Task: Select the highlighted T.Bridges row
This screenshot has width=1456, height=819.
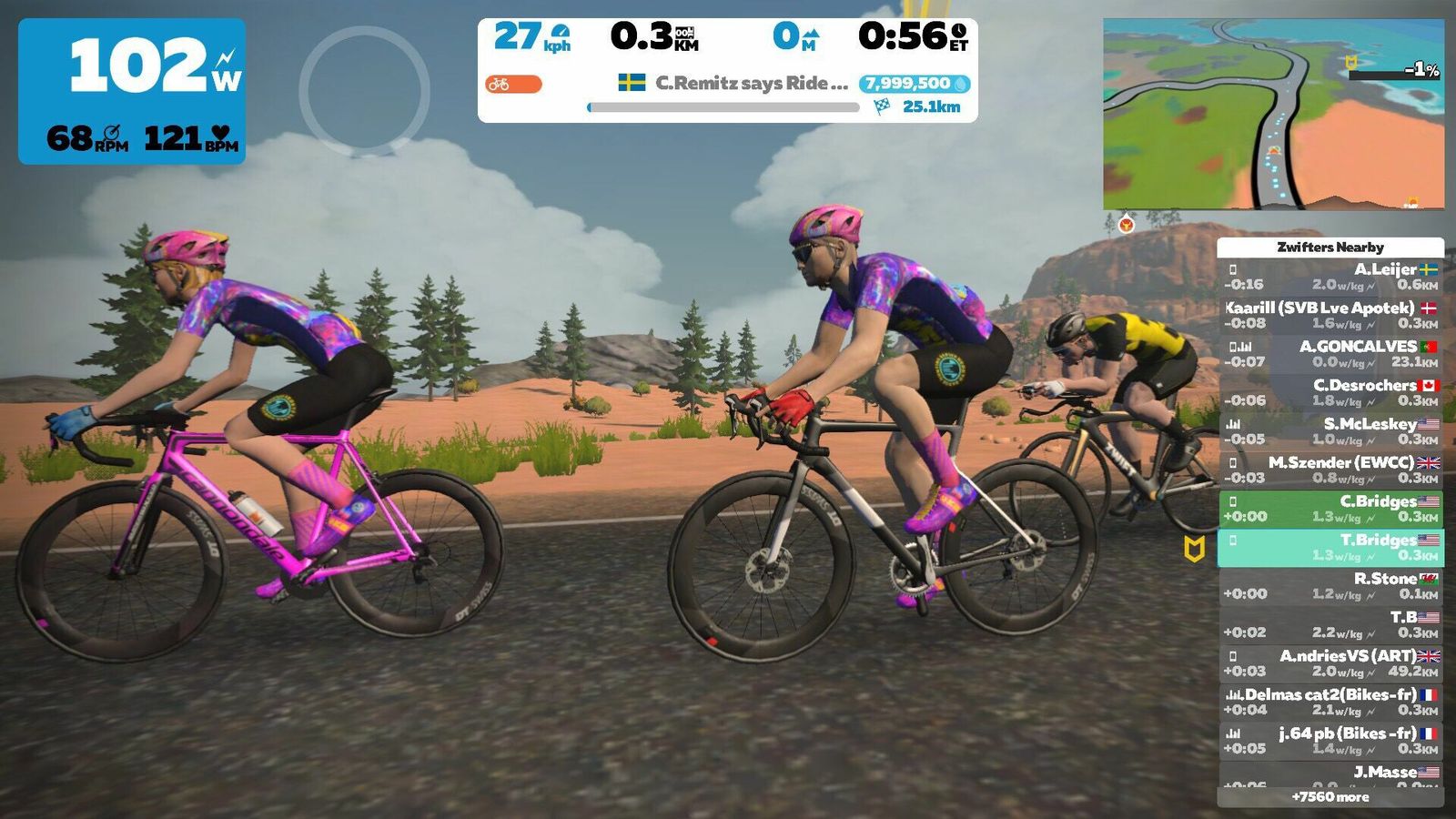Action: click(1330, 547)
